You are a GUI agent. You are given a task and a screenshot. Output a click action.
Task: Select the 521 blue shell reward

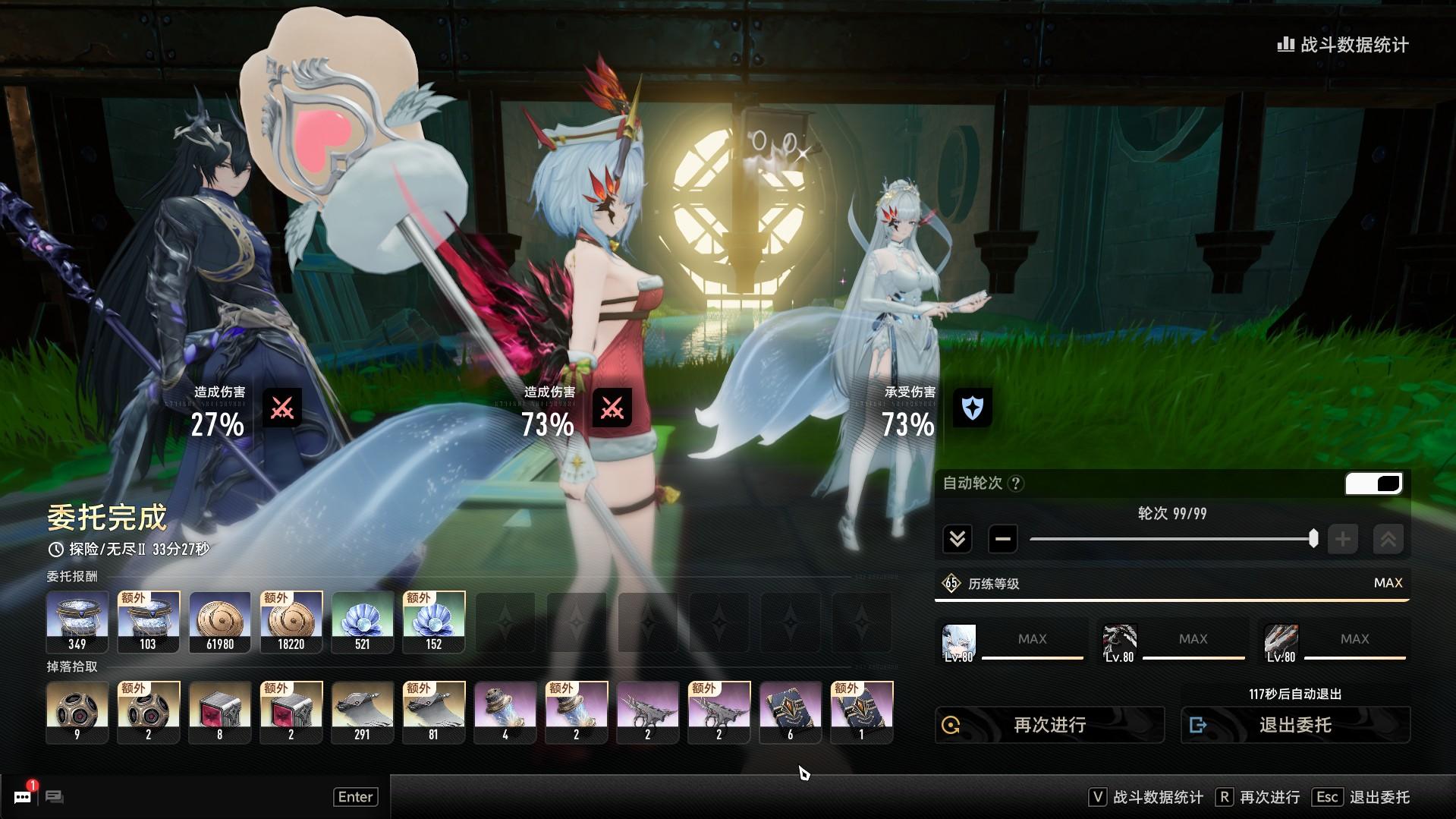(x=363, y=622)
